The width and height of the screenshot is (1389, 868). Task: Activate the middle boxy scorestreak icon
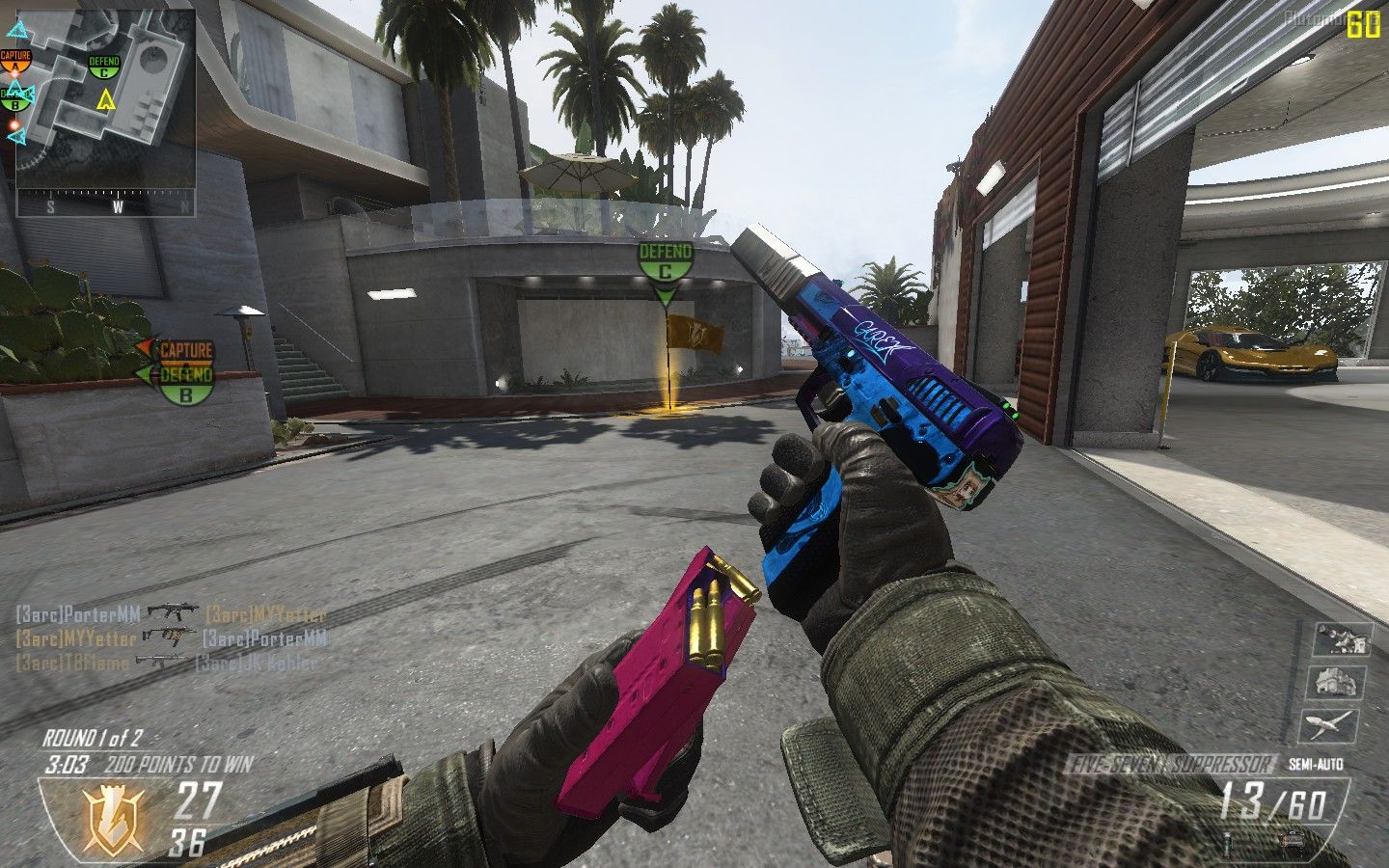(x=1336, y=680)
